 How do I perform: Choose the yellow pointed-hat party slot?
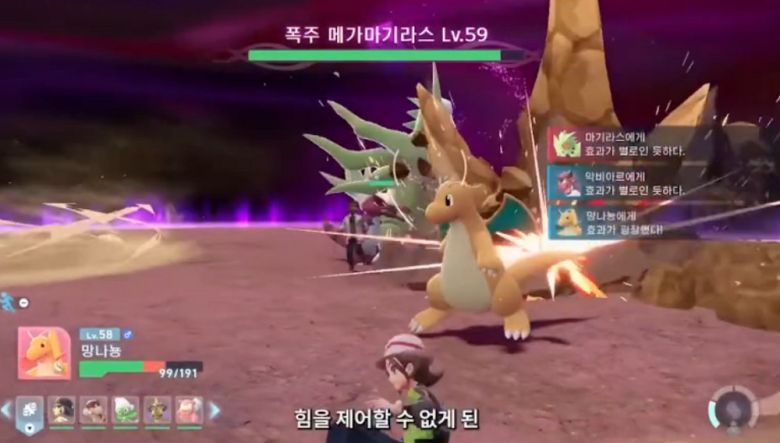(157, 410)
